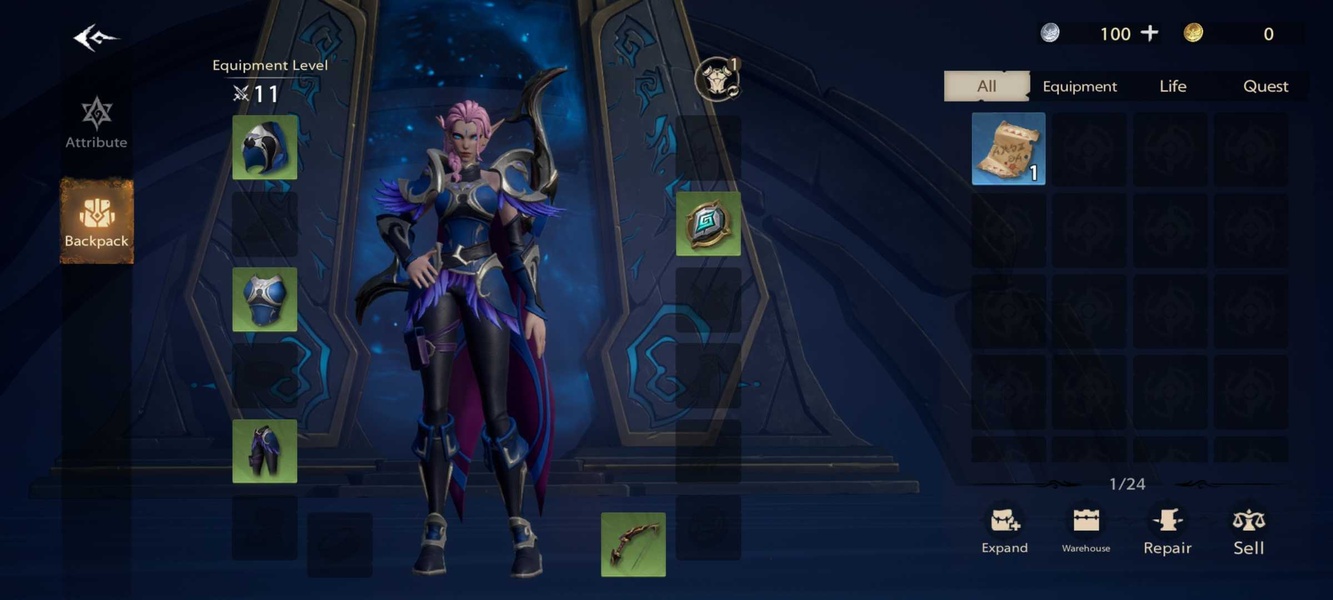
Task: Open the Warehouse
Action: click(1086, 530)
